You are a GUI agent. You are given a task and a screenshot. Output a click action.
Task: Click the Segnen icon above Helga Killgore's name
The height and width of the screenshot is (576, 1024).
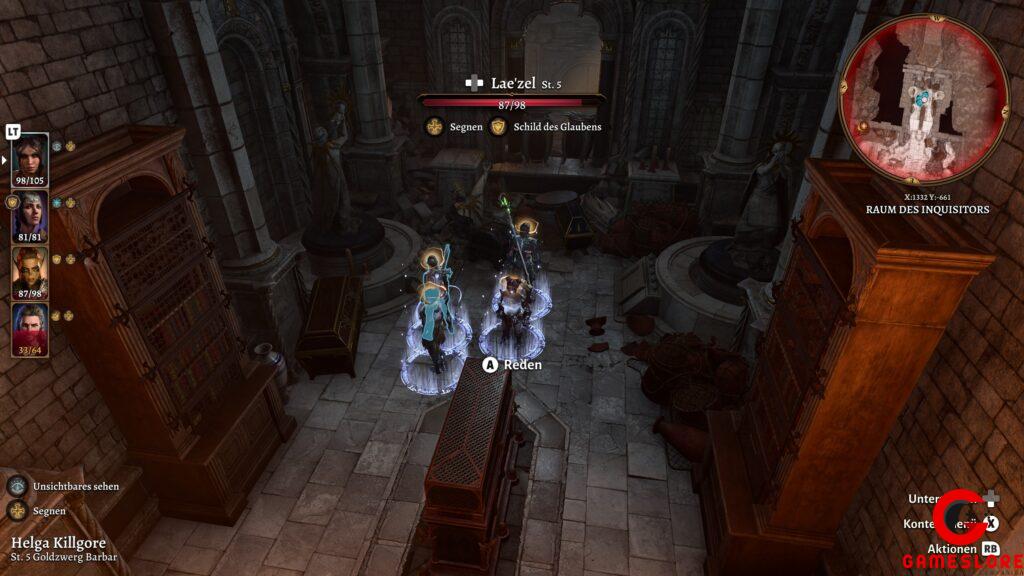point(17,511)
